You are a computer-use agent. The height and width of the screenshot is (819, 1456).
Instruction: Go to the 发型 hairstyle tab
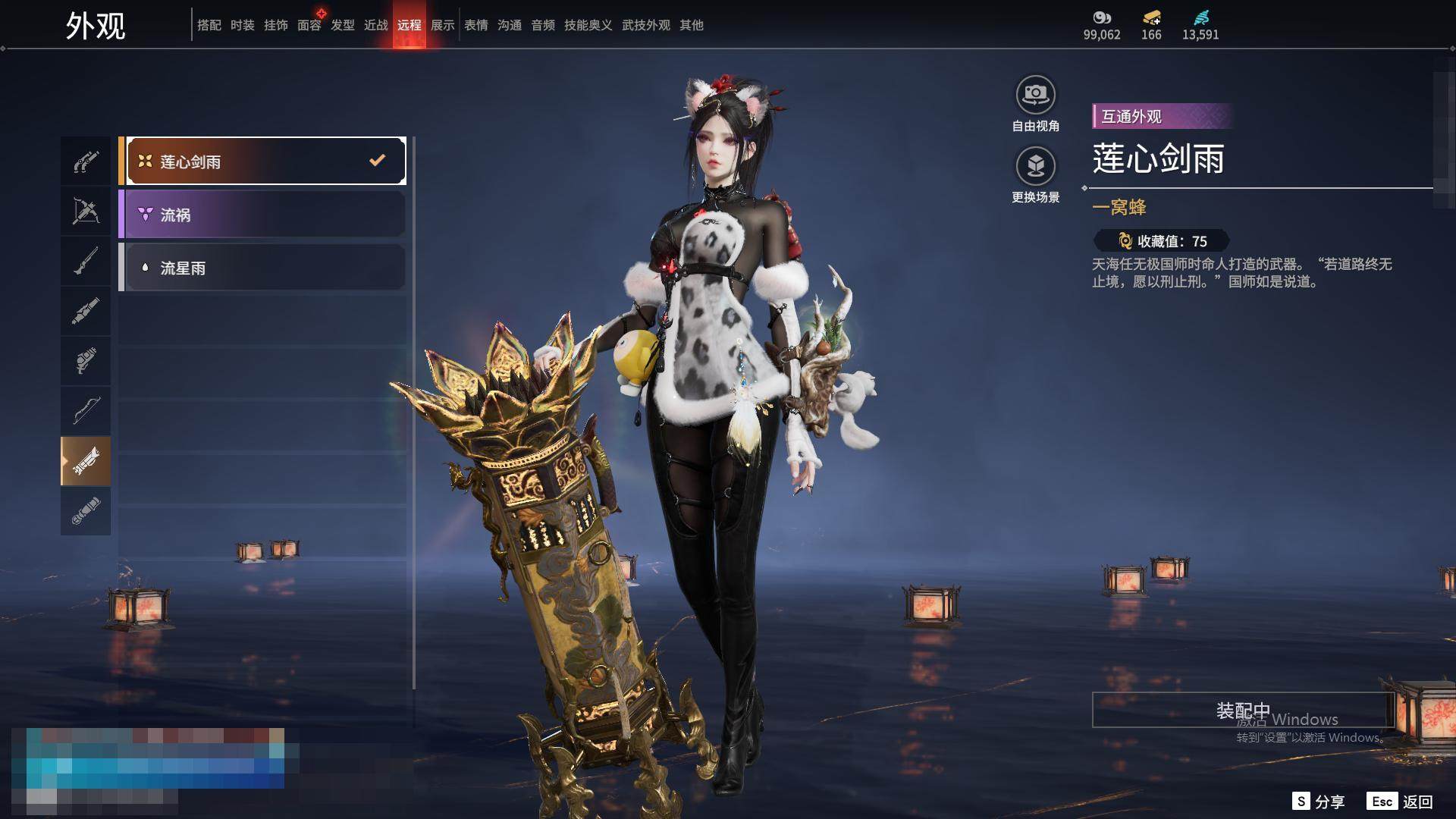[343, 25]
